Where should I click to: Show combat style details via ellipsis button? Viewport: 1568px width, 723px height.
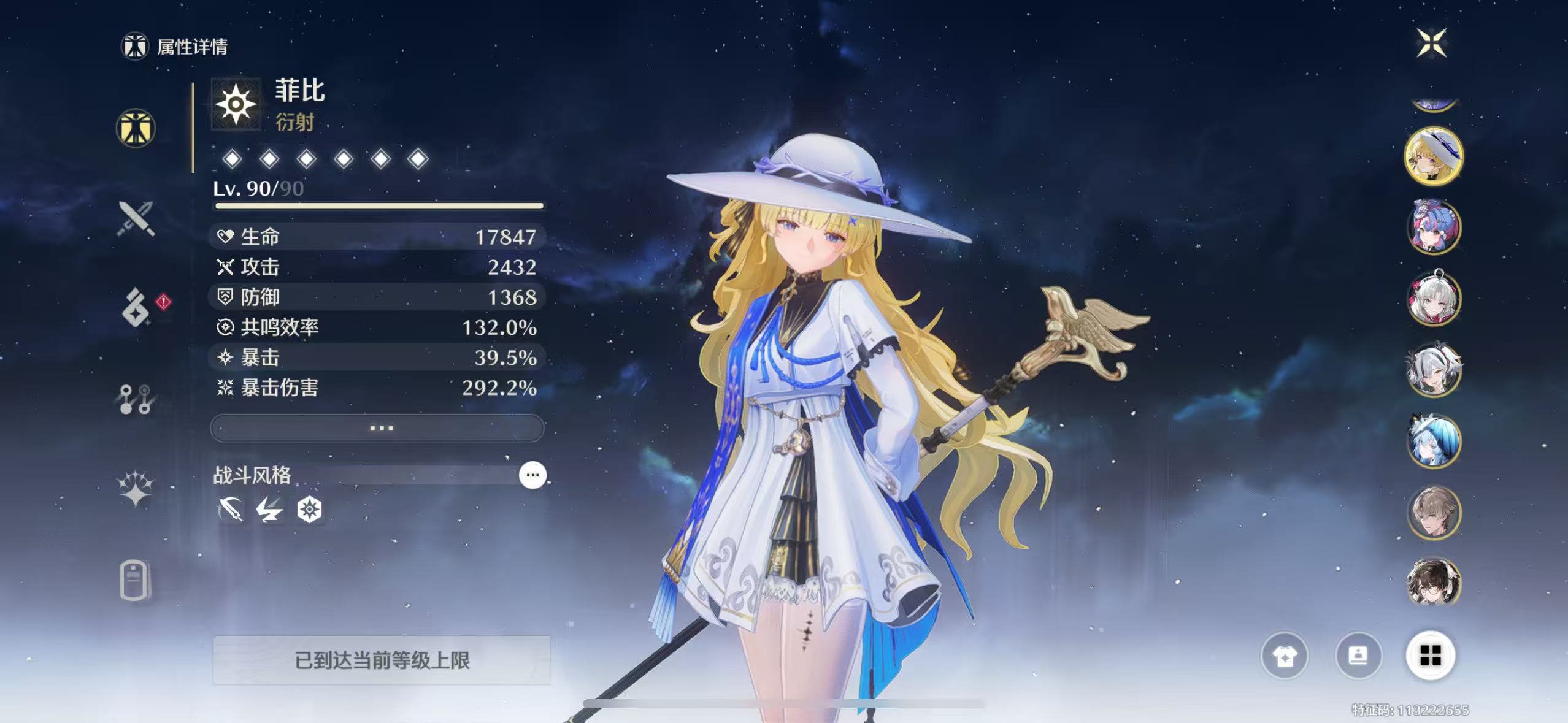pyautogui.click(x=532, y=475)
